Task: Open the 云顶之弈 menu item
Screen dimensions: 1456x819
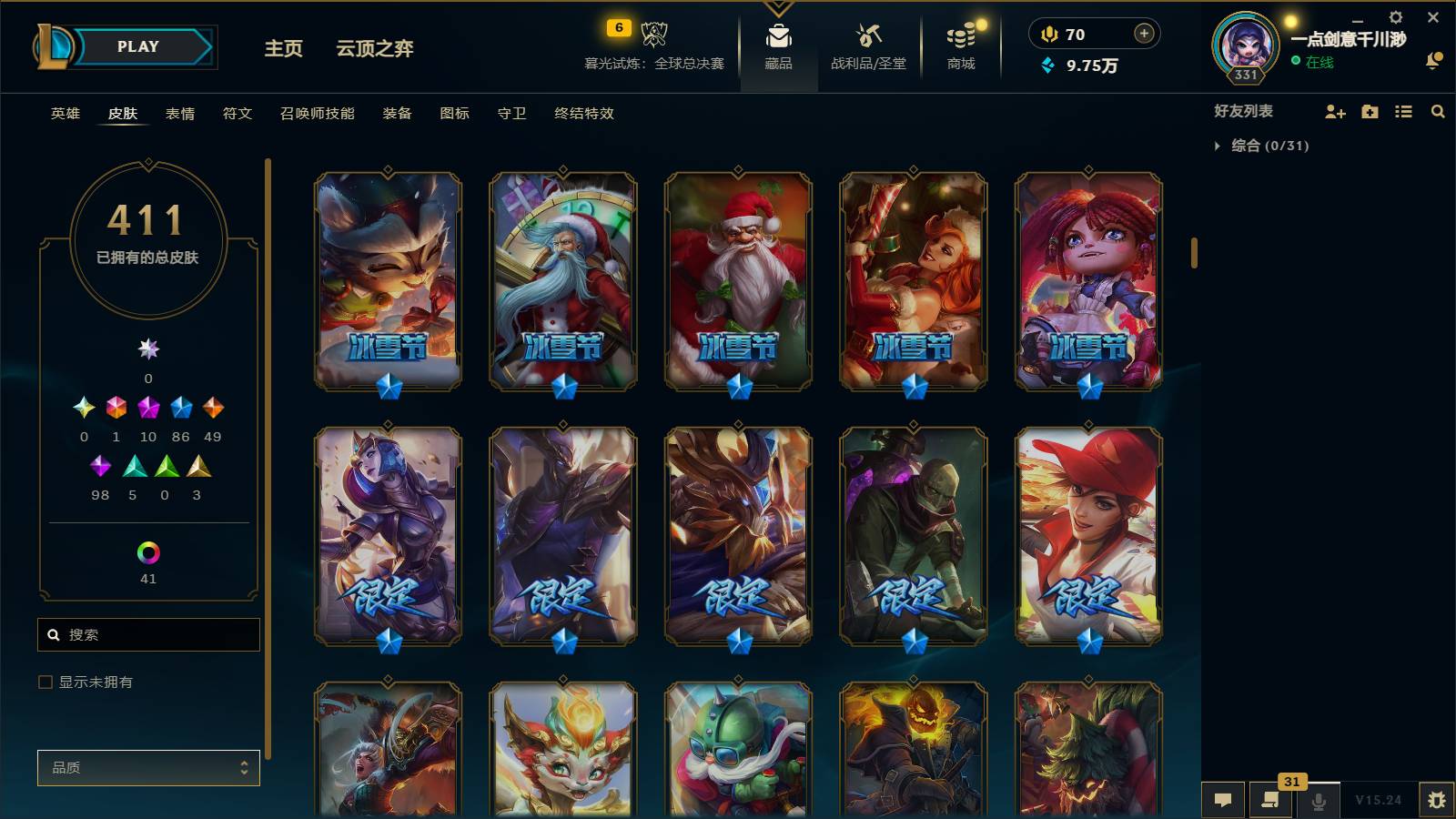Action: click(x=373, y=50)
